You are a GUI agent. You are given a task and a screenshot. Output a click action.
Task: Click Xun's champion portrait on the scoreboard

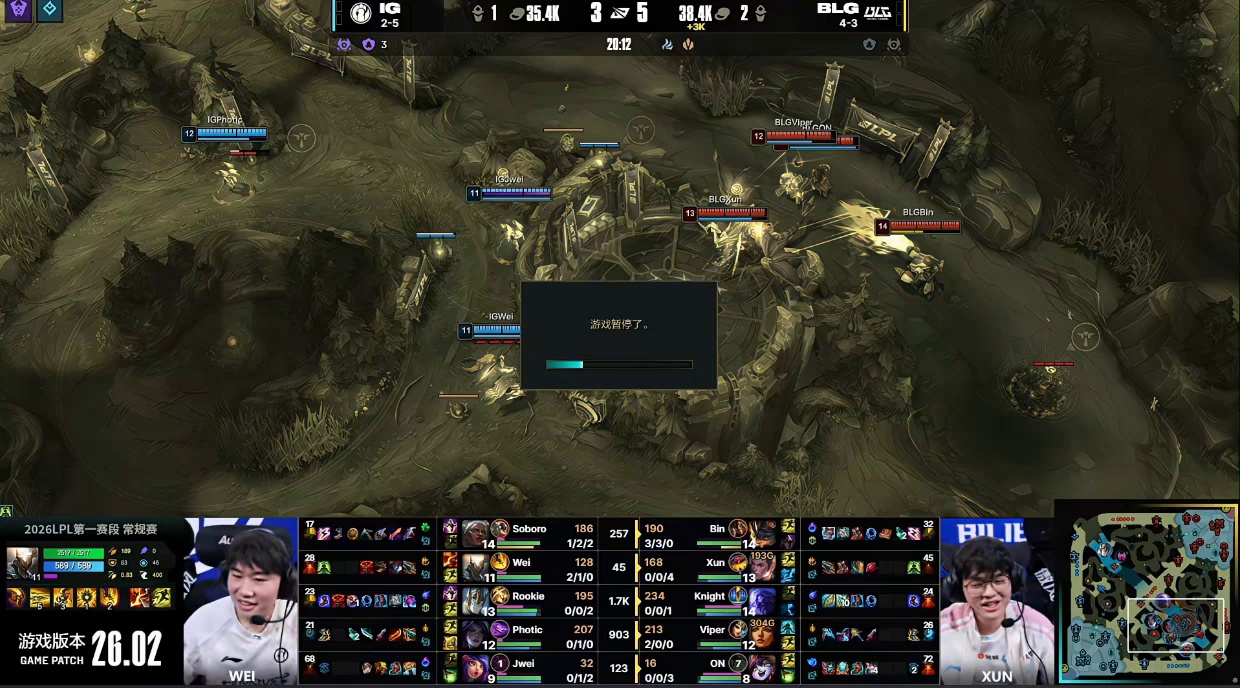pyautogui.click(x=739, y=563)
